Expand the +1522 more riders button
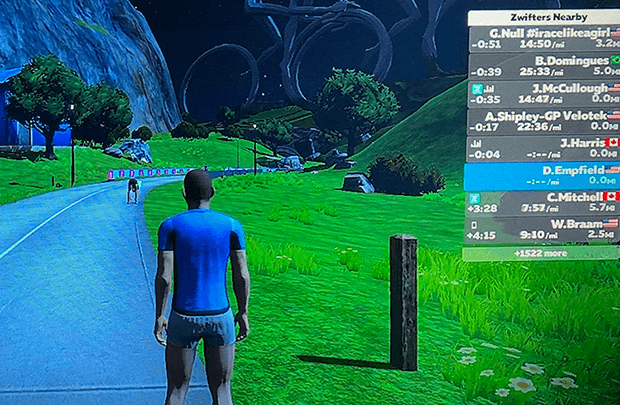The width and height of the screenshot is (620, 405). (541, 253)
